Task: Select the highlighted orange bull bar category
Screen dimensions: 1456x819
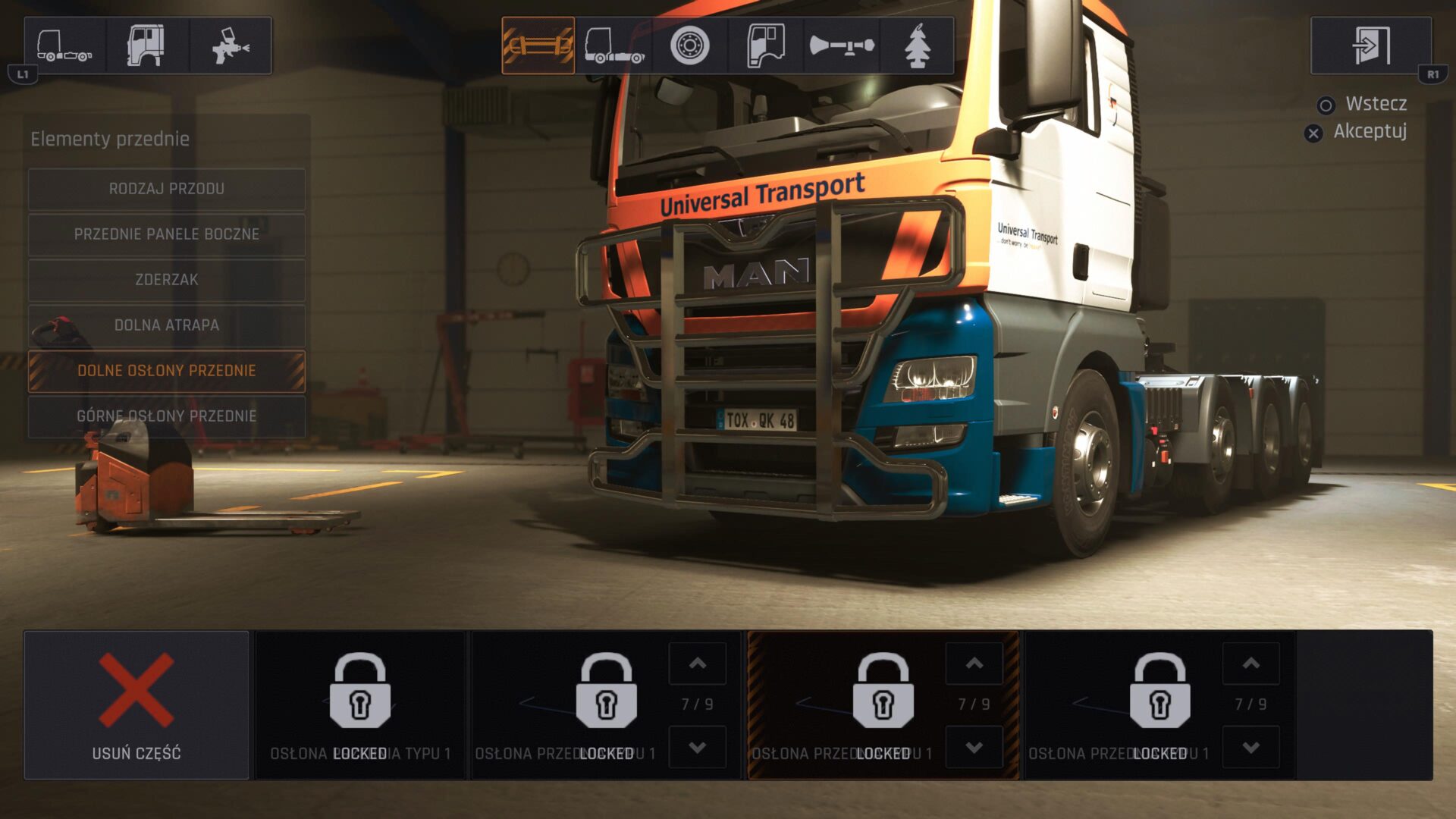Action: tap(538, 45)
